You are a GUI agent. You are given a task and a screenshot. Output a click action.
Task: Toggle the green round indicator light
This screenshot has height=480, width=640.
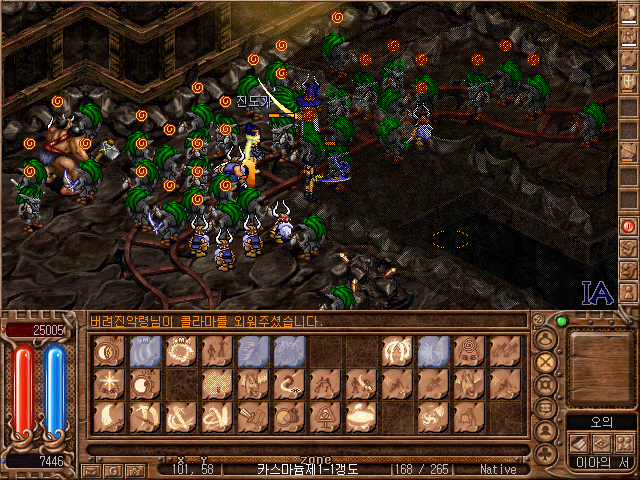561,321
